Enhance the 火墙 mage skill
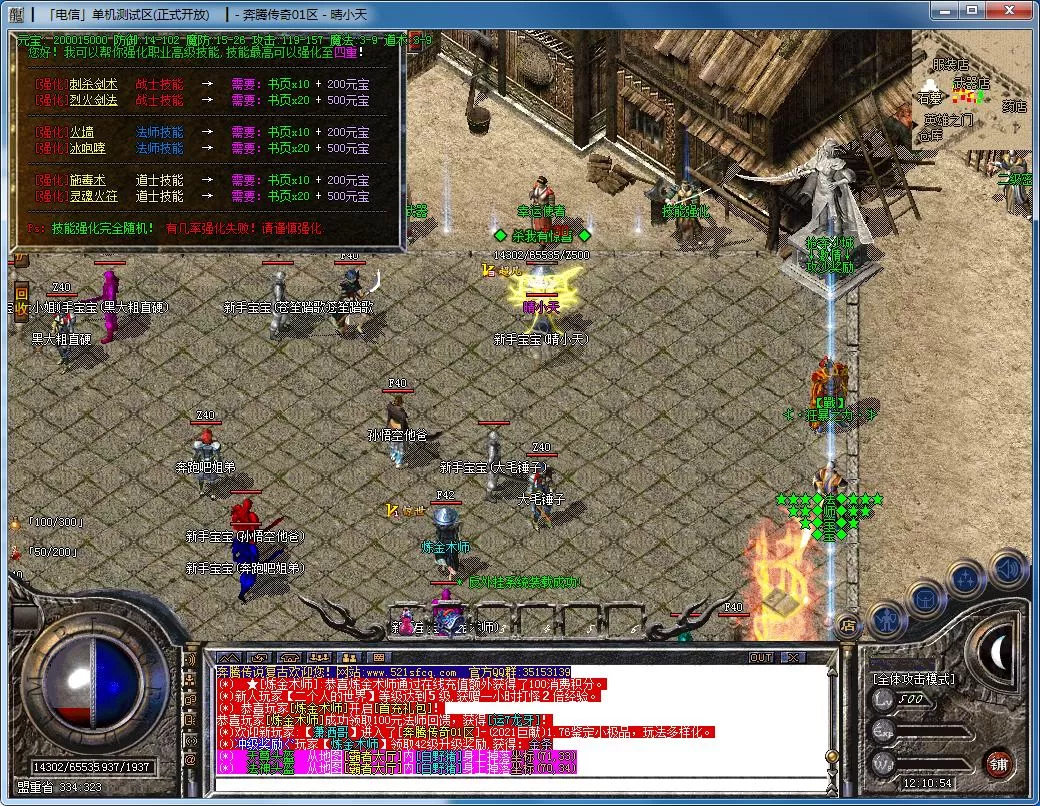1040x806 pixels. [82, 132]
